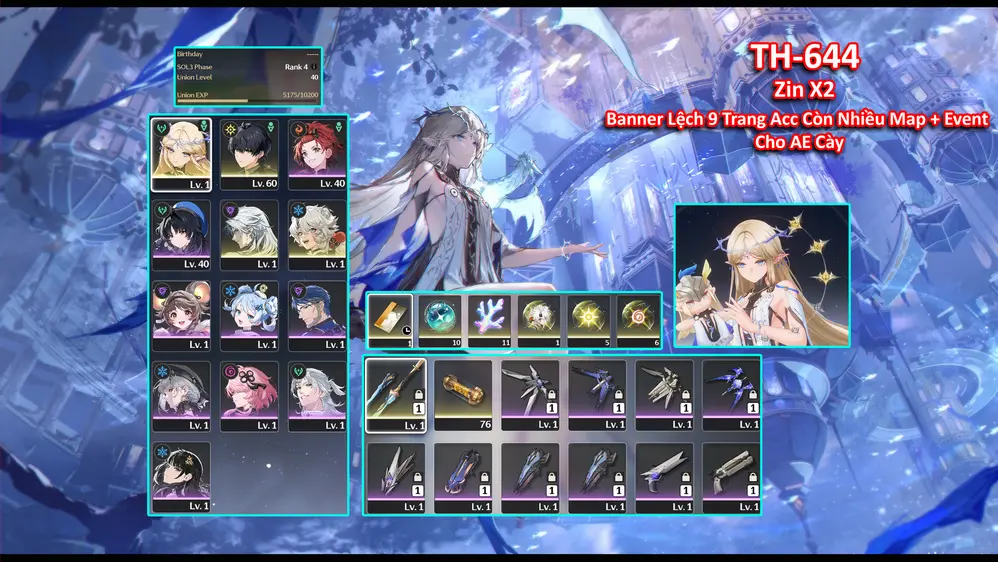Image resolution: width=998 pixels, height=562 pixels.
Task: Select the red-haired Lv. 40 character
Action: (317, 153)
